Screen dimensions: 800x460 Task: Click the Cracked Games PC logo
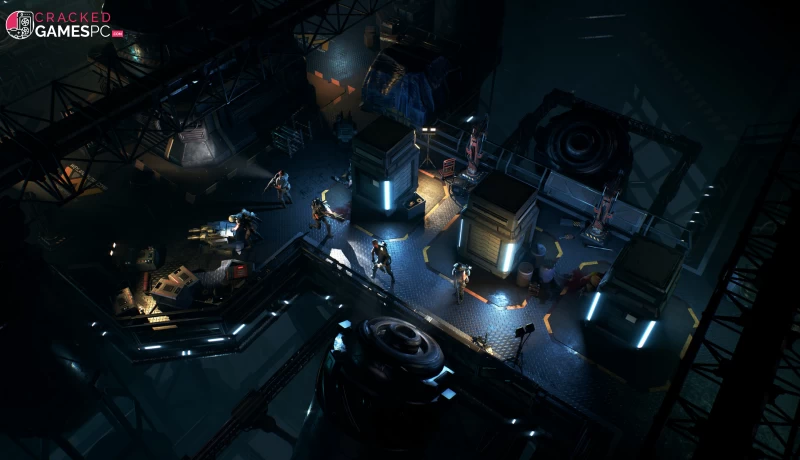coord(62,24)
